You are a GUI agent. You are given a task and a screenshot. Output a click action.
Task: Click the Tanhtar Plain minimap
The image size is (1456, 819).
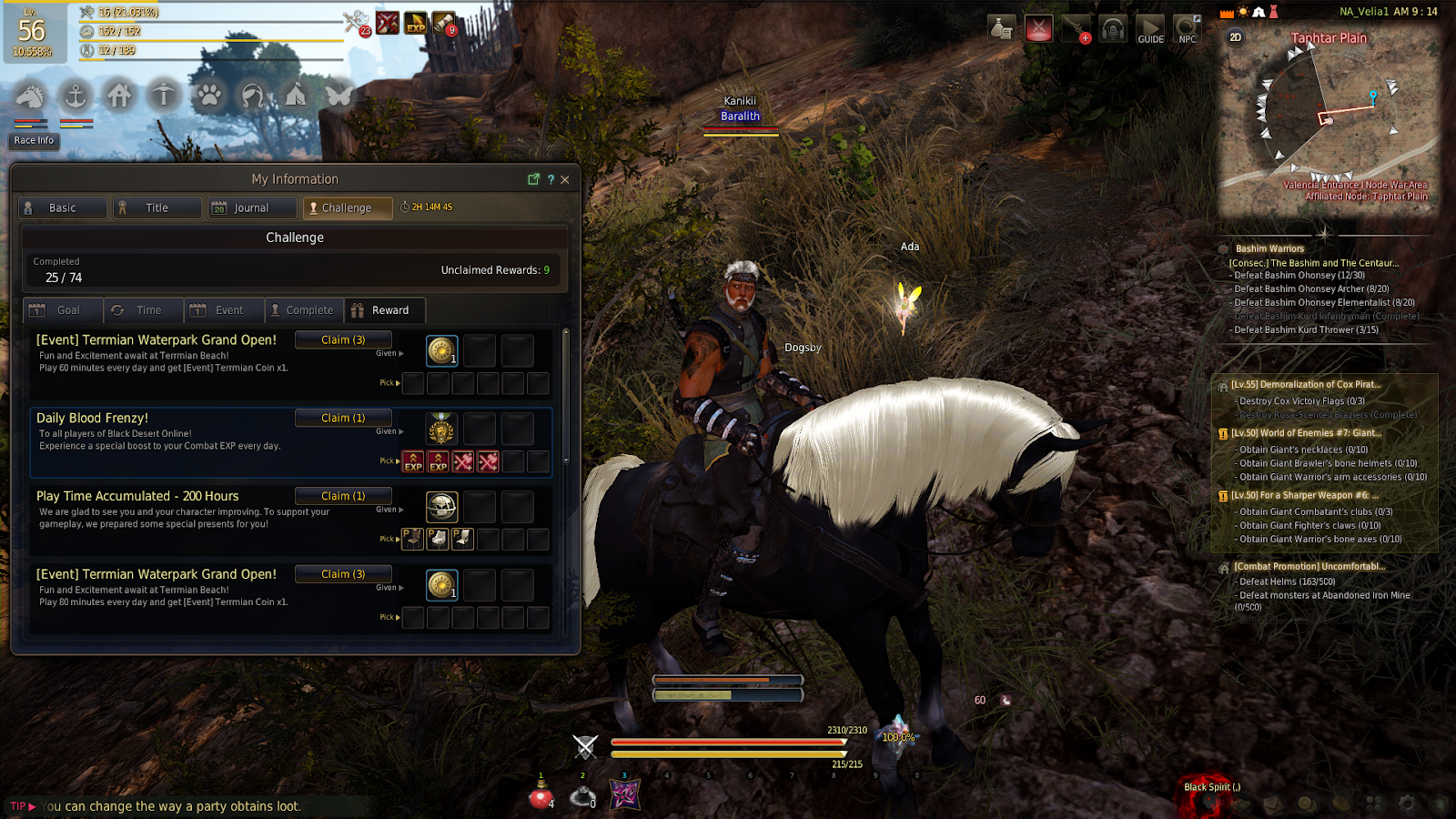pyautogui.click(x=1329, y=118)
